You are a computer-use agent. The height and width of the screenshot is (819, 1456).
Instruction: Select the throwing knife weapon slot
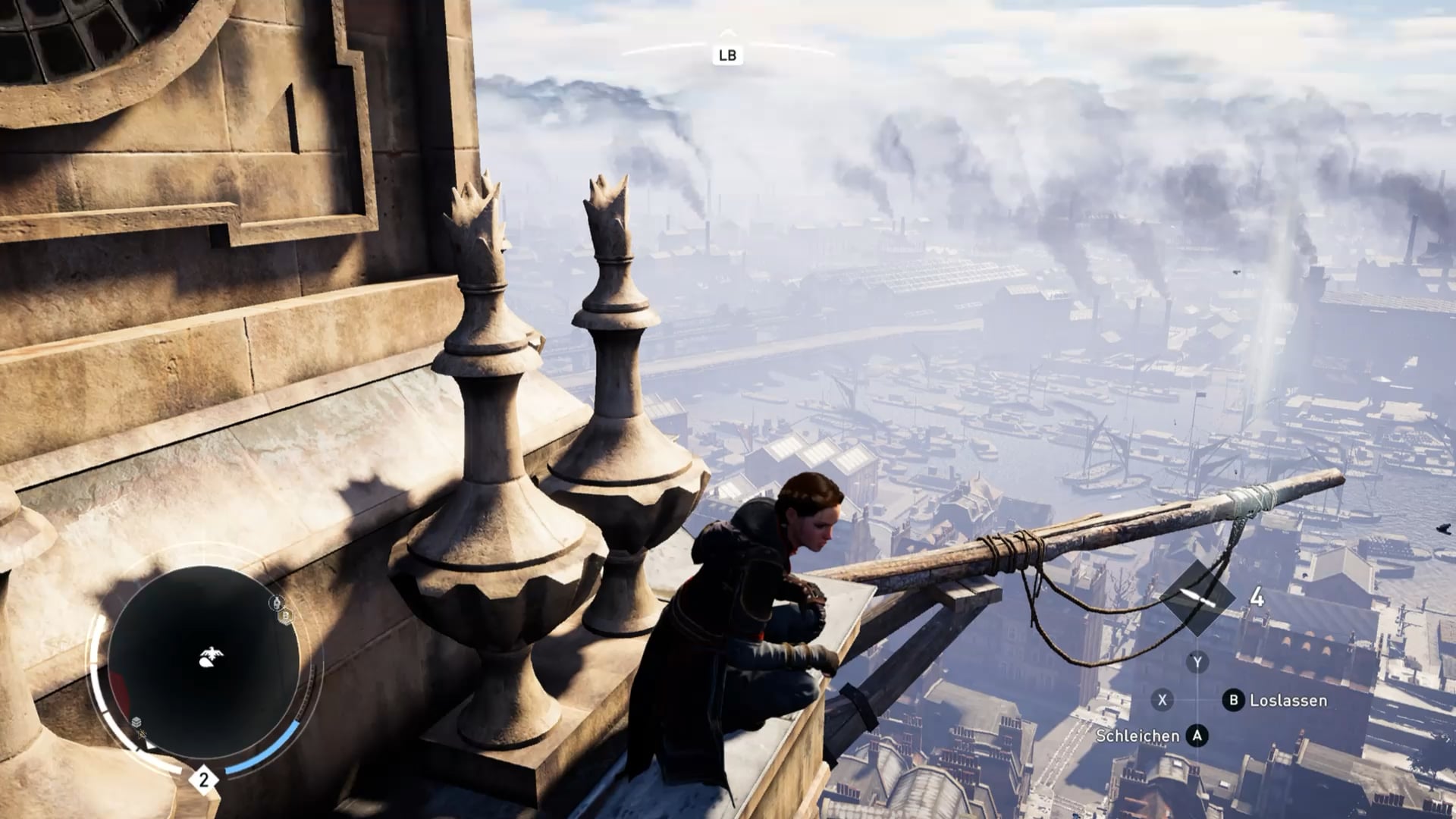1197,598
